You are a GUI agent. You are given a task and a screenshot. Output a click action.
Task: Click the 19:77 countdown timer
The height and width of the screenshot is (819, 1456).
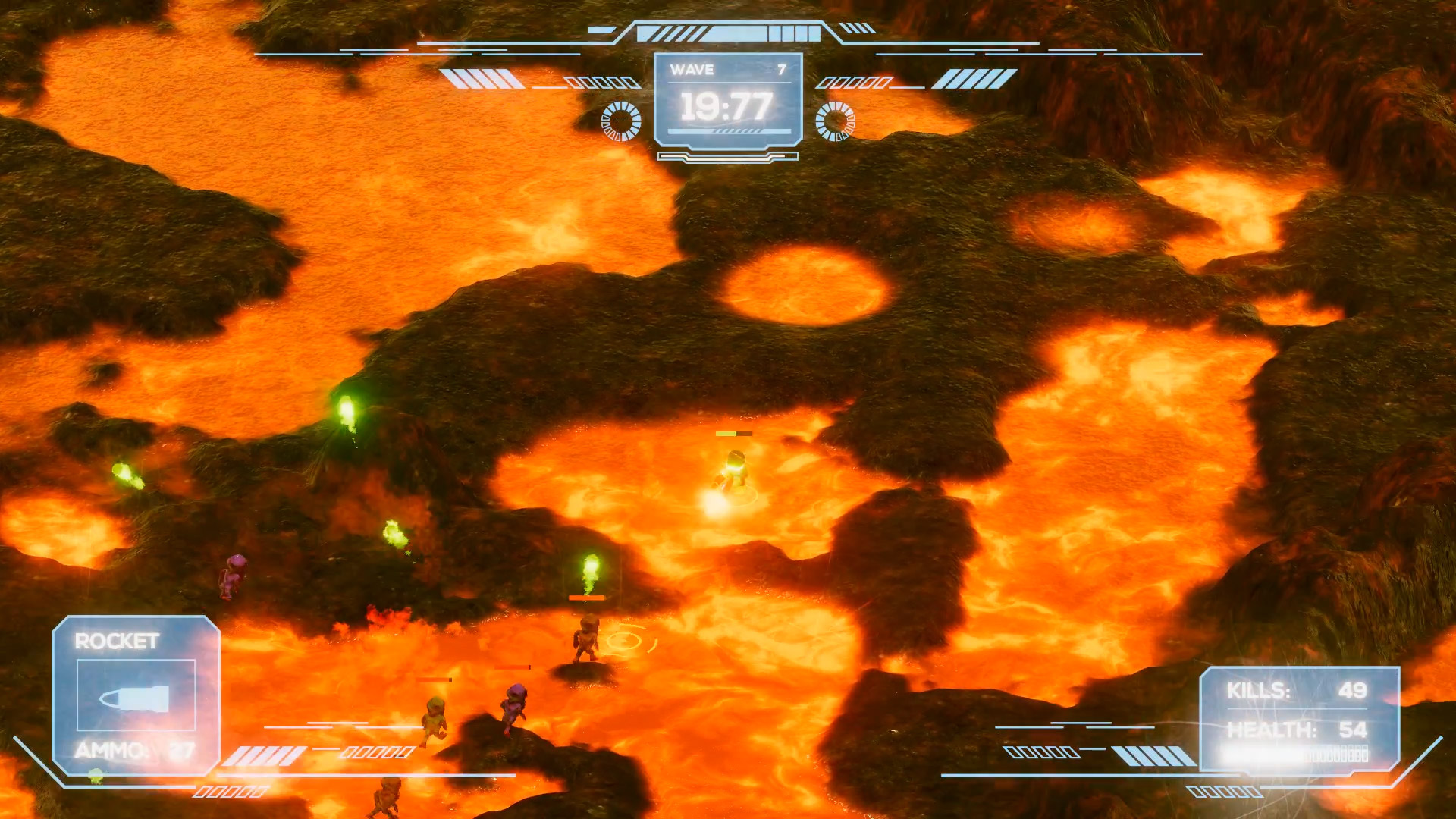726,105
